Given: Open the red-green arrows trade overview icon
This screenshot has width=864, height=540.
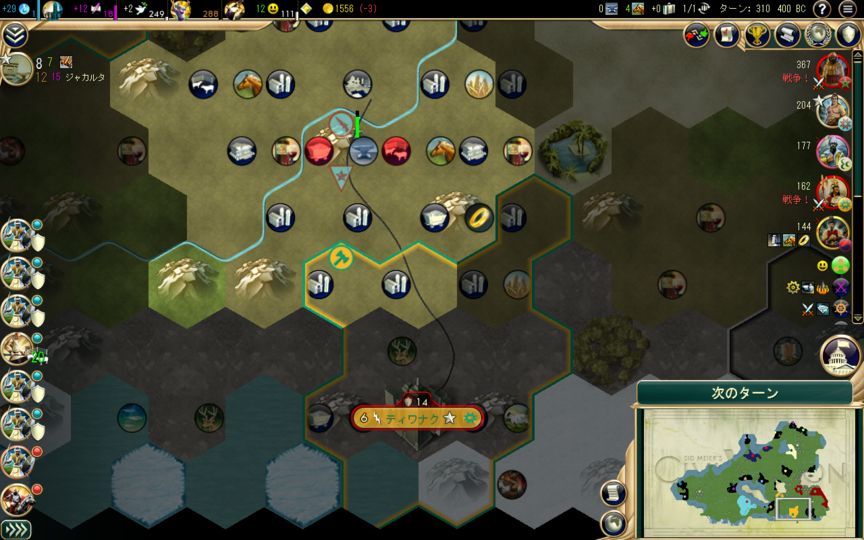Looking at the screenshot, I should [x=697, y=35].
